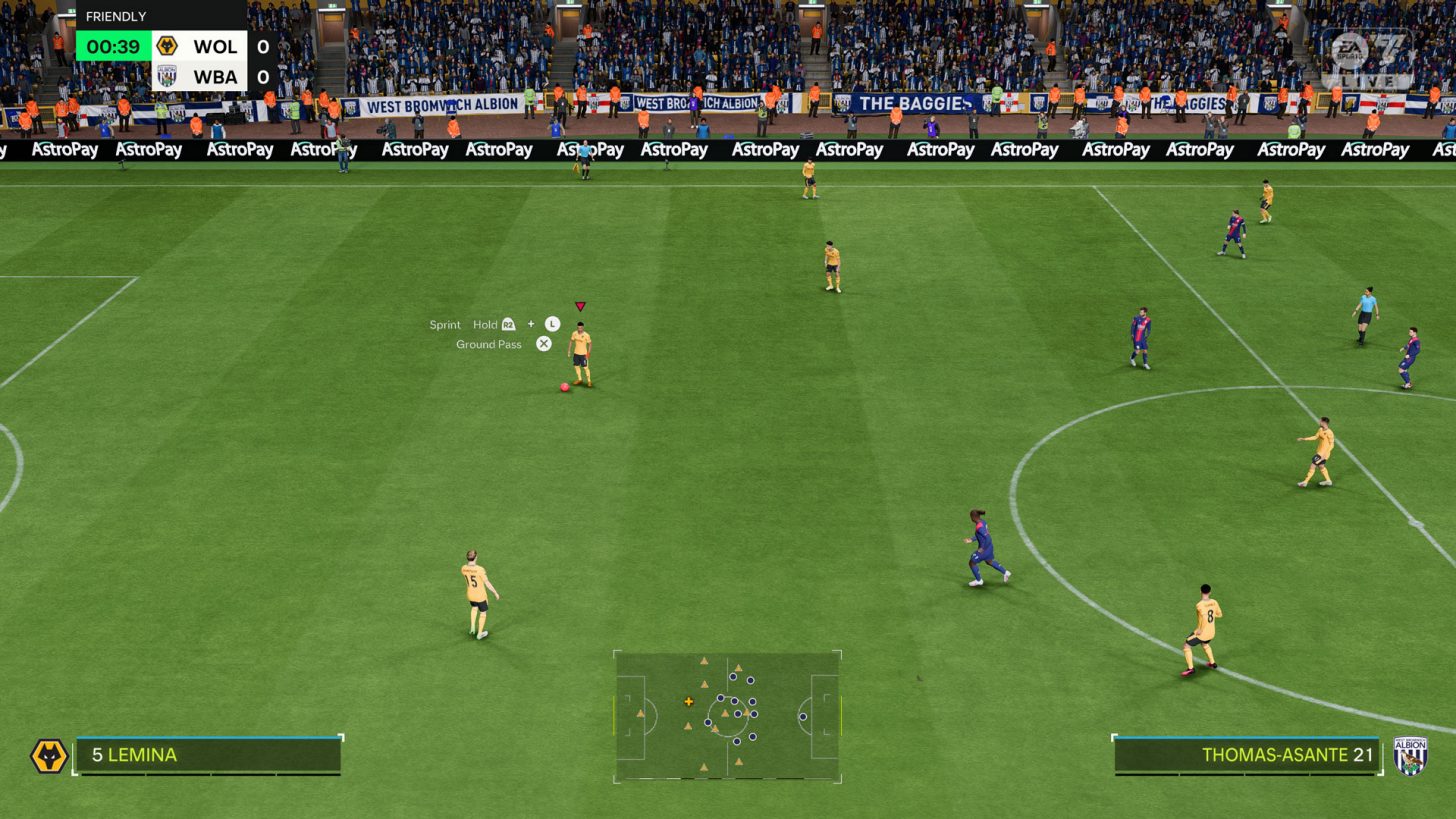Select the WBA row in the scoreboard

(202, 76)
